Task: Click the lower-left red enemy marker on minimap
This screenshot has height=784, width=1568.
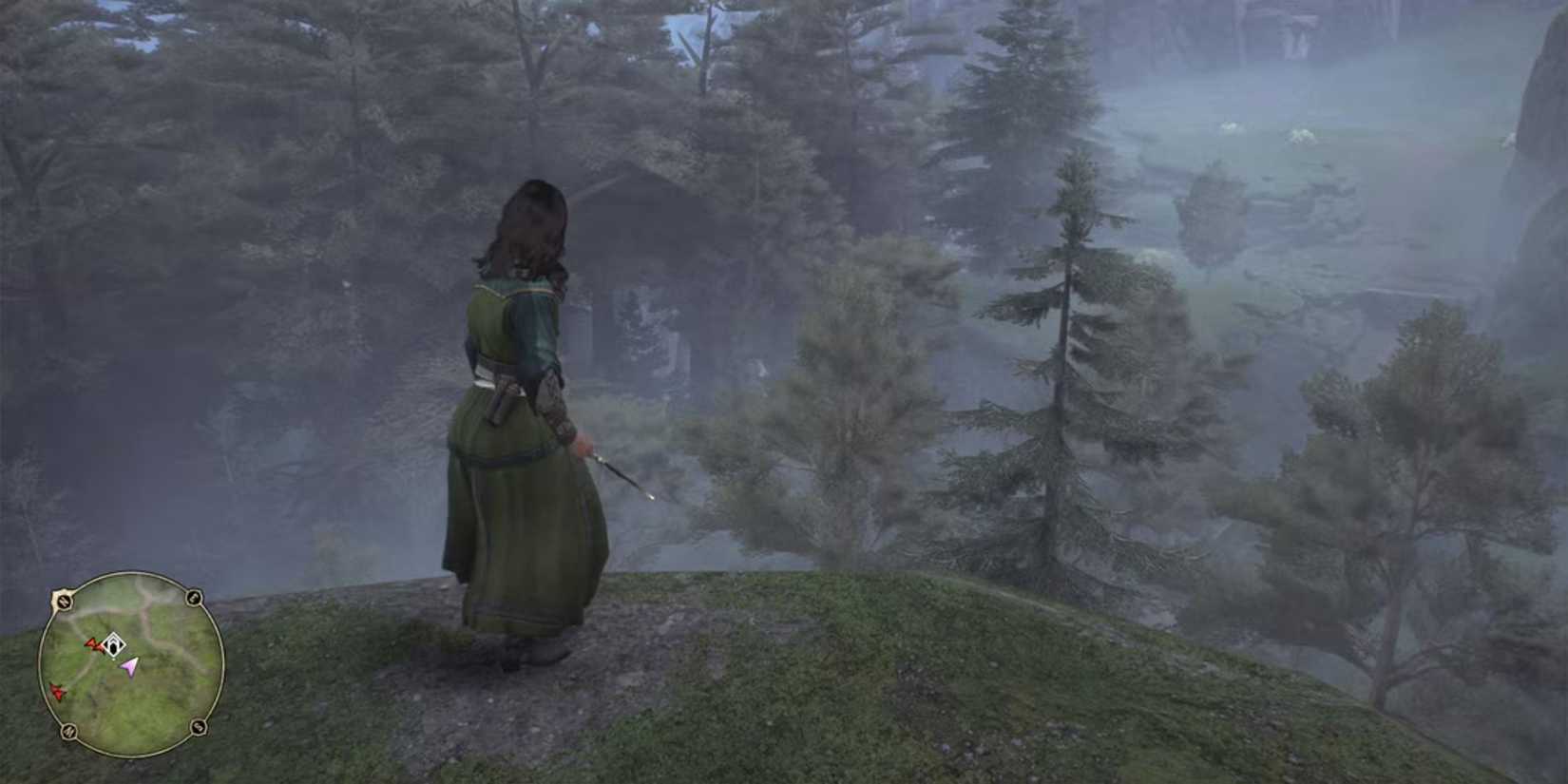Action: [58, 691]
